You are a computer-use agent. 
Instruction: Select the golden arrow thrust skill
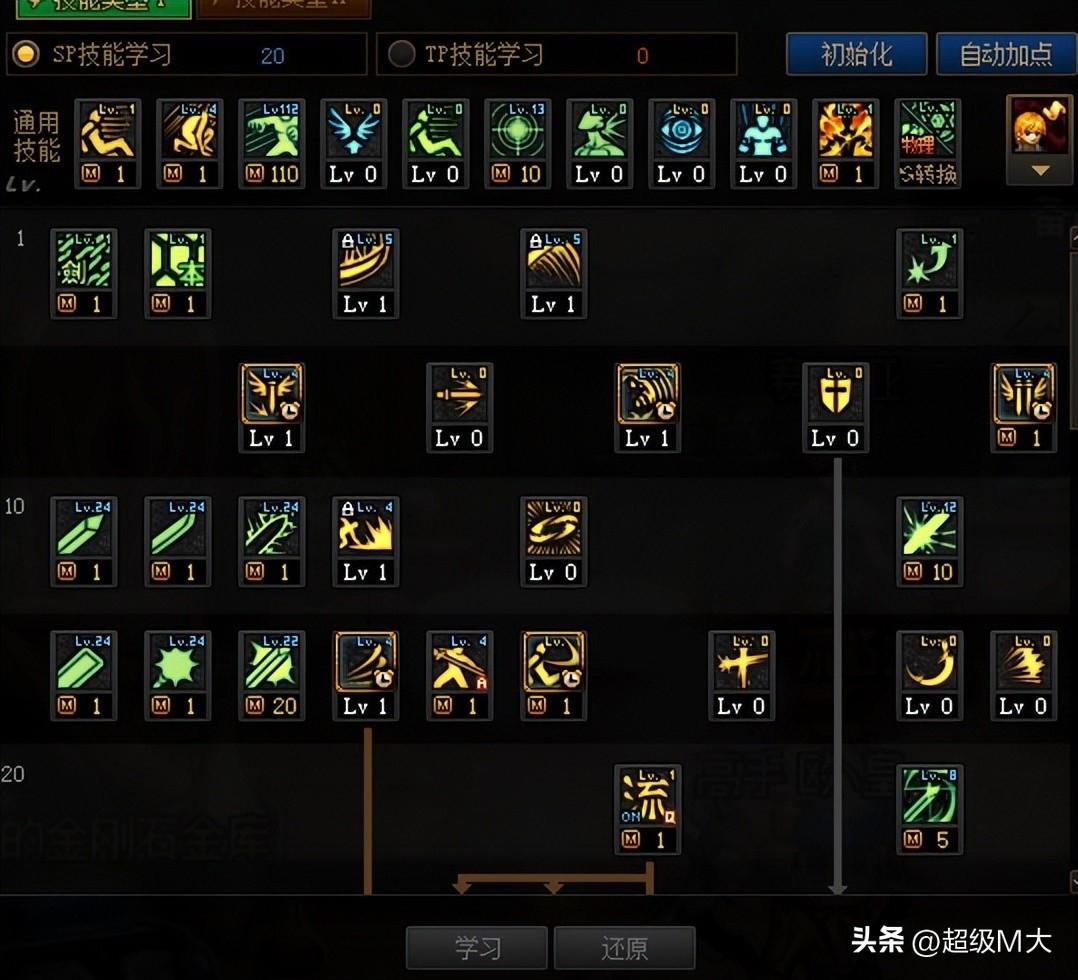coord(460,395)
